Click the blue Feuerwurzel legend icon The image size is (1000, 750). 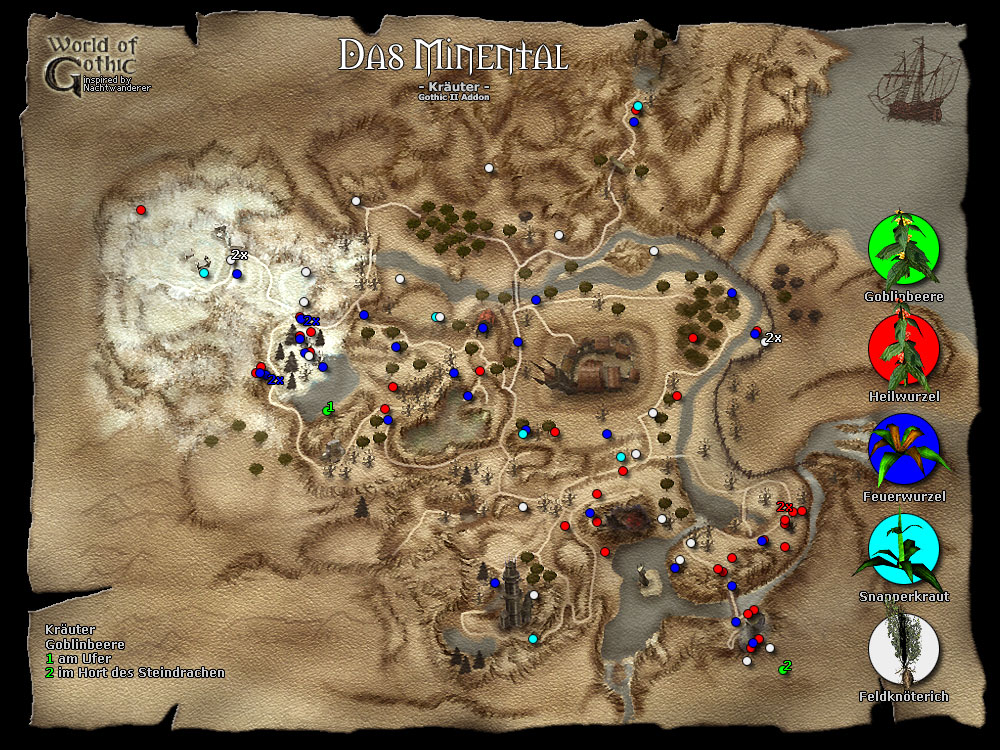tap(904, 449)
